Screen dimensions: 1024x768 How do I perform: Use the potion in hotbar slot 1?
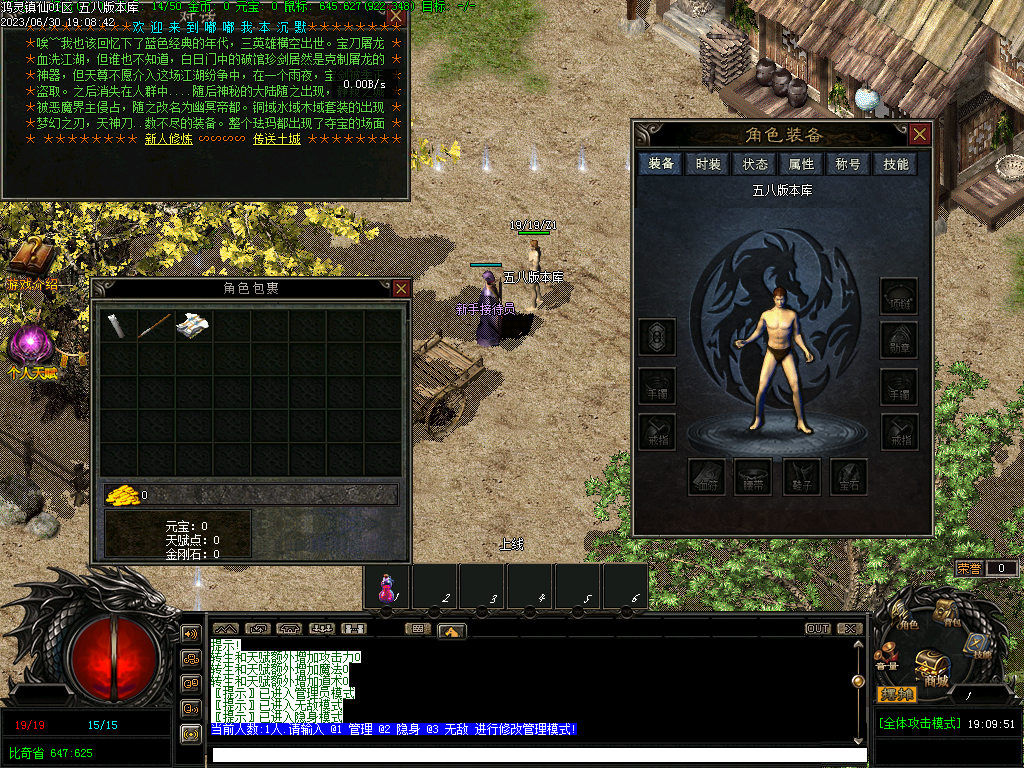point(386,587)
